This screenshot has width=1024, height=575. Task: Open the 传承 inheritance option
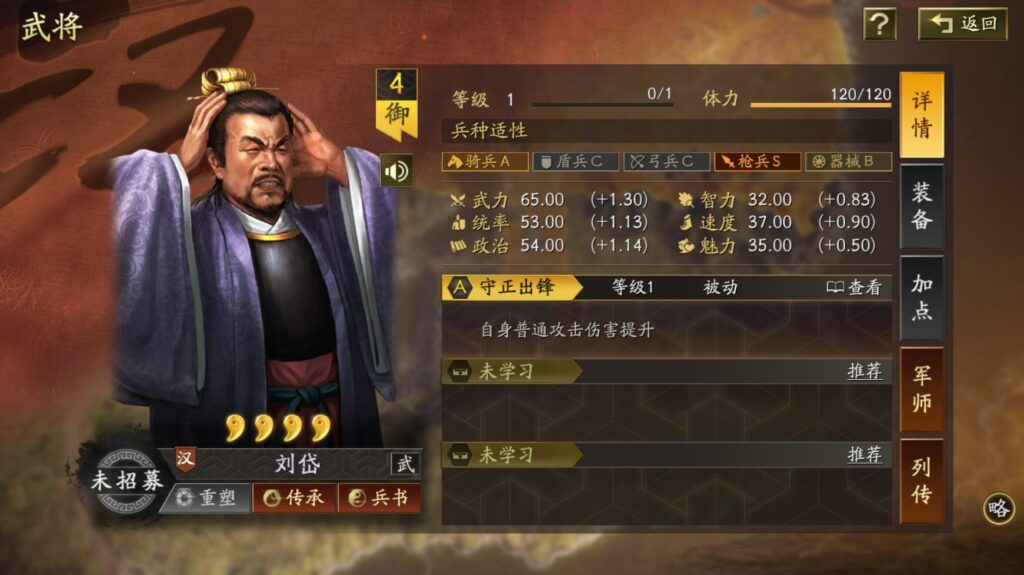[294, 498]
